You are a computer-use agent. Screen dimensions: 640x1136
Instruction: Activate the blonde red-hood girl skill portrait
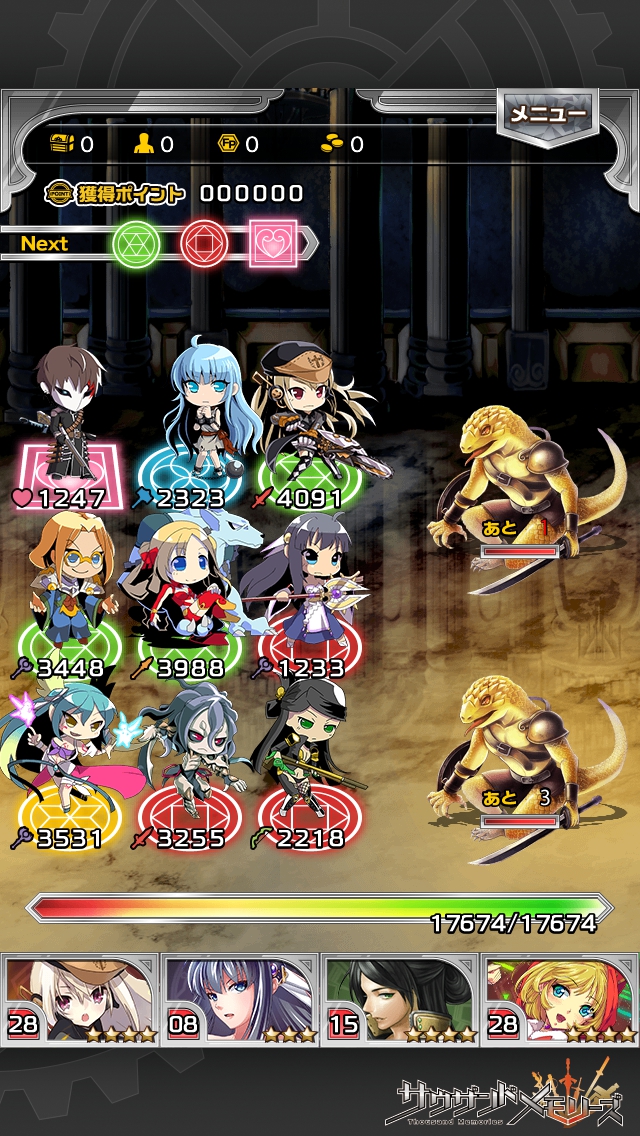coord(559,998)
